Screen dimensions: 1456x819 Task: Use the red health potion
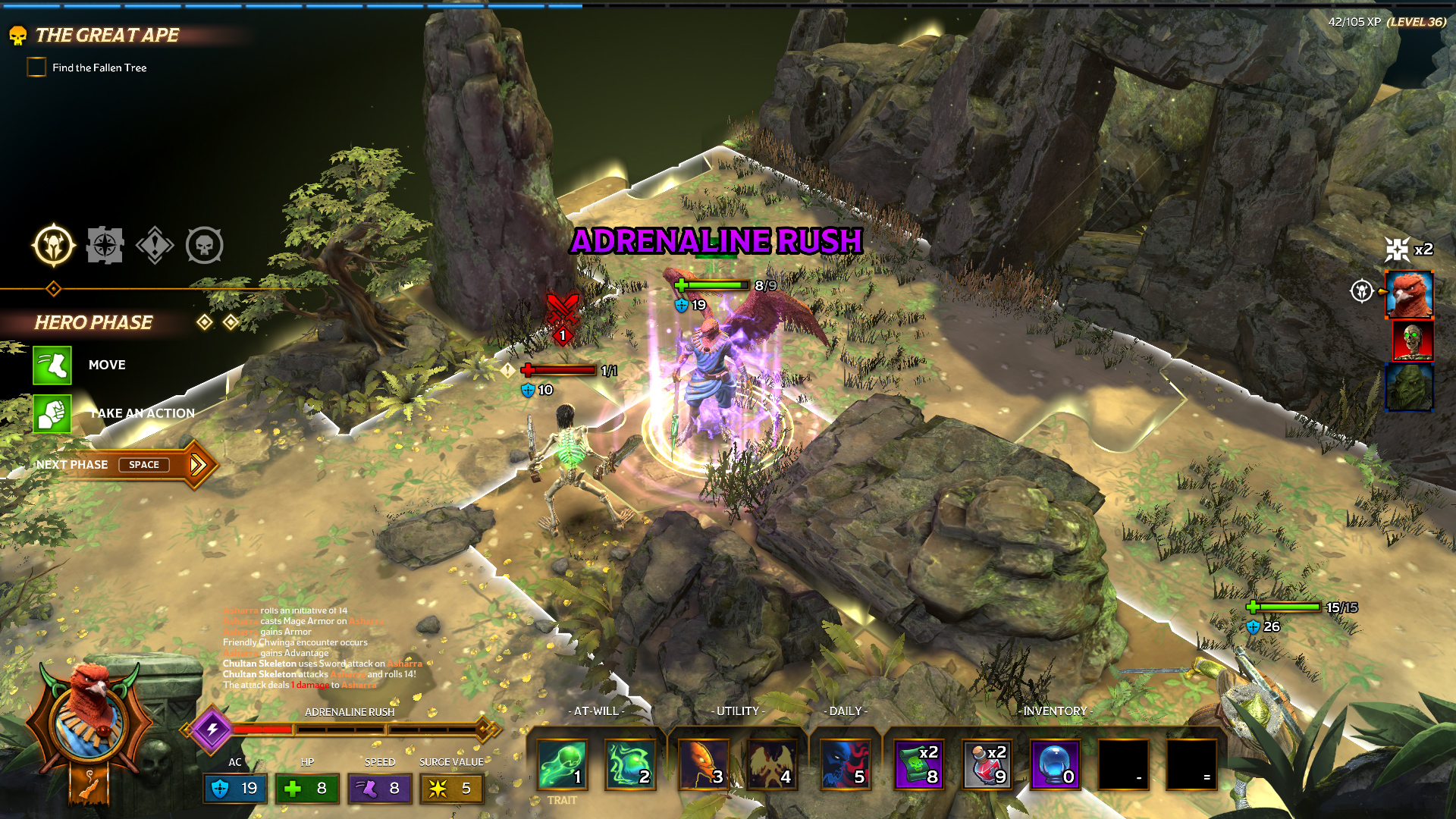pyautogui.click(x=987, y=764)
